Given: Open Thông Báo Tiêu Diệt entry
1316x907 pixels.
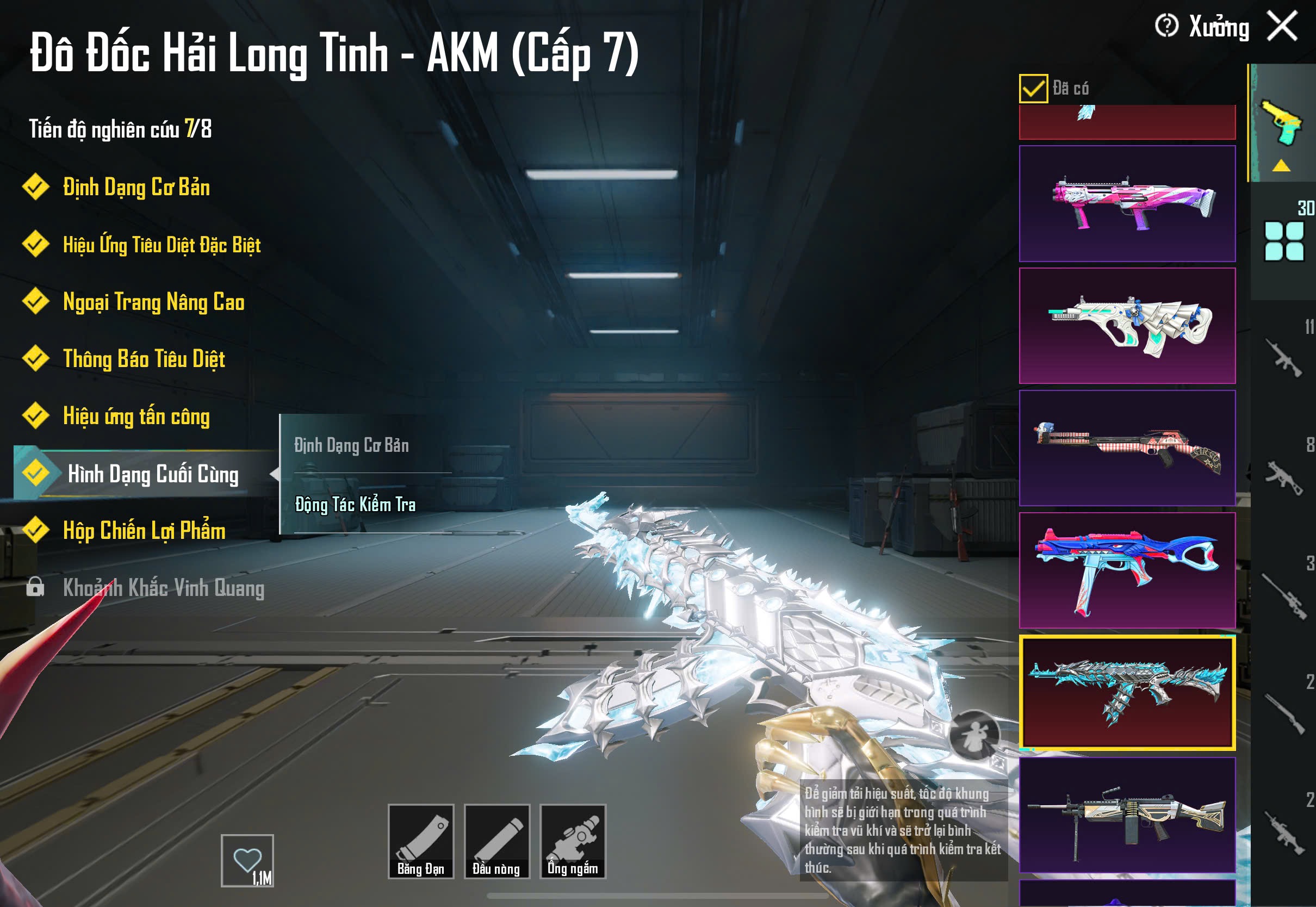Looking at the screenshot, I should click(144, 359).
